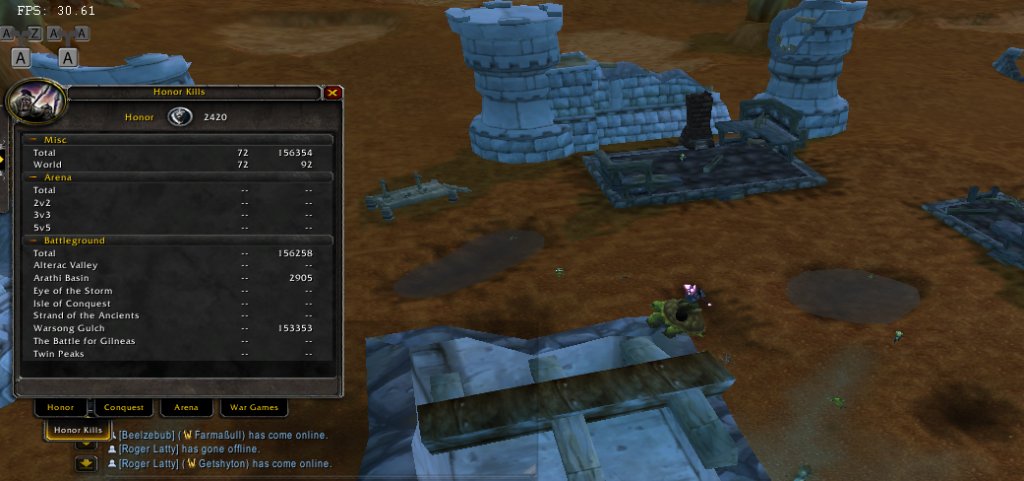1024x481 pixels.
Task: Close the Honor Kills window
Action: pos(333,92)
